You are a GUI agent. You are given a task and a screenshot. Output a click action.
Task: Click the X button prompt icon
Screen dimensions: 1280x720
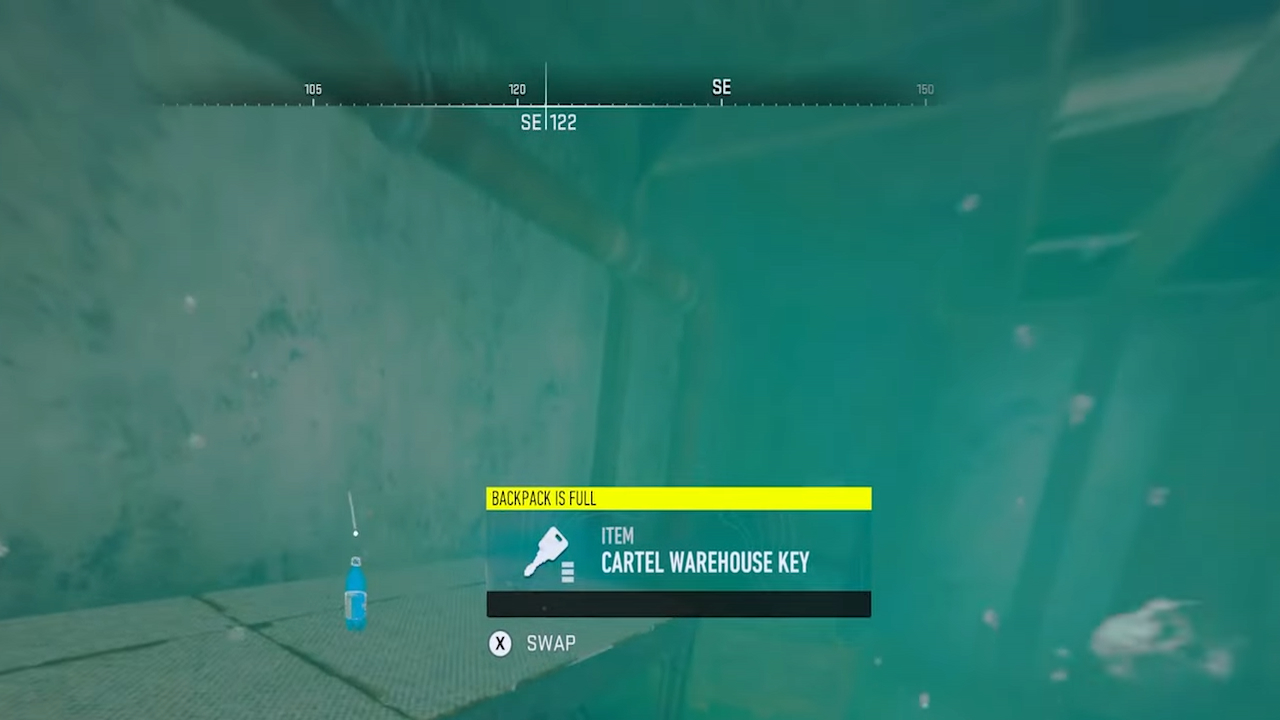(x=500, y=644)
